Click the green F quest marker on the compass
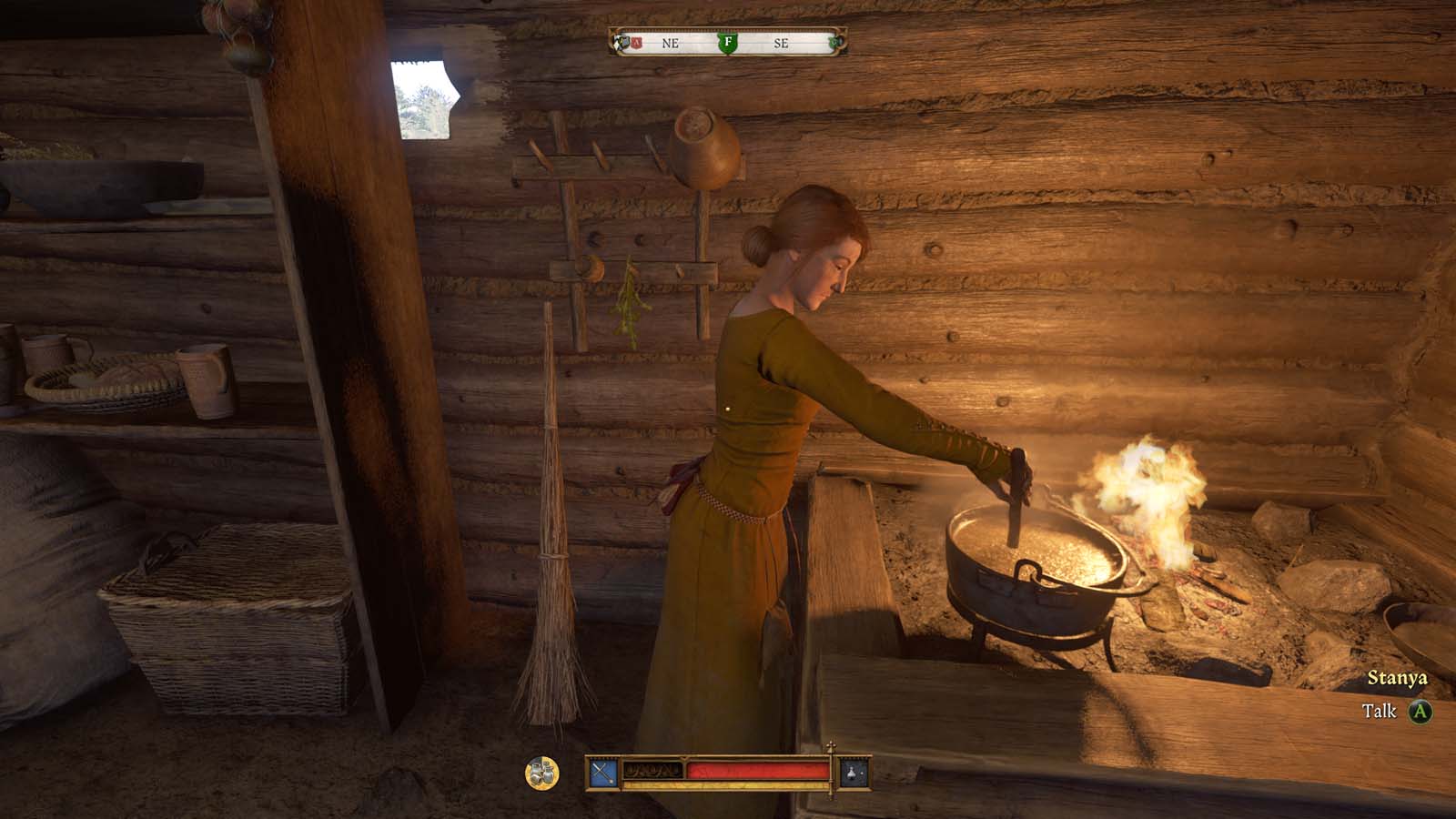Image resolution: width=1456 pixels, height=819 pixels. 728,43
